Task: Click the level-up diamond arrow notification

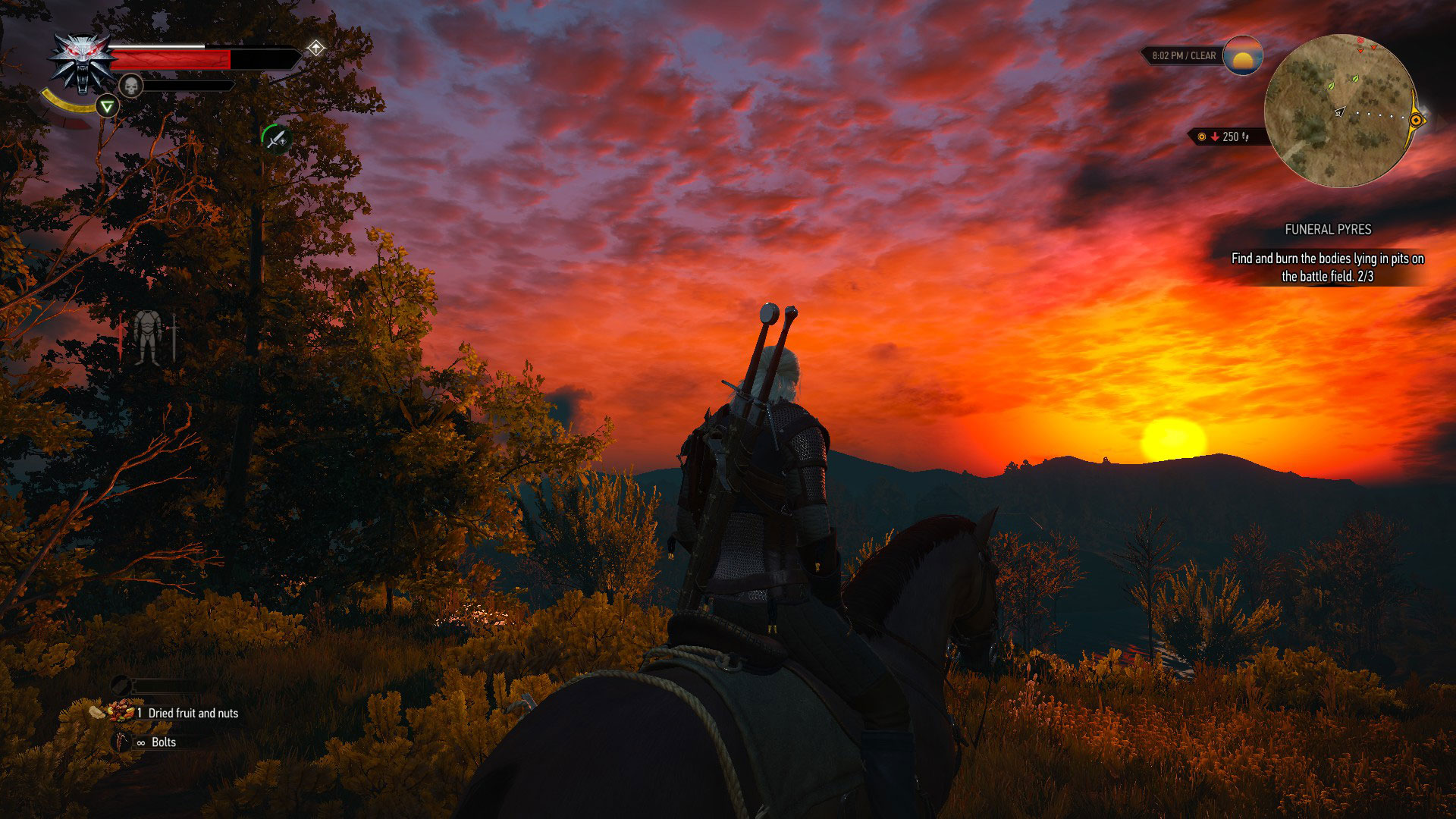Action: [315, 47]
